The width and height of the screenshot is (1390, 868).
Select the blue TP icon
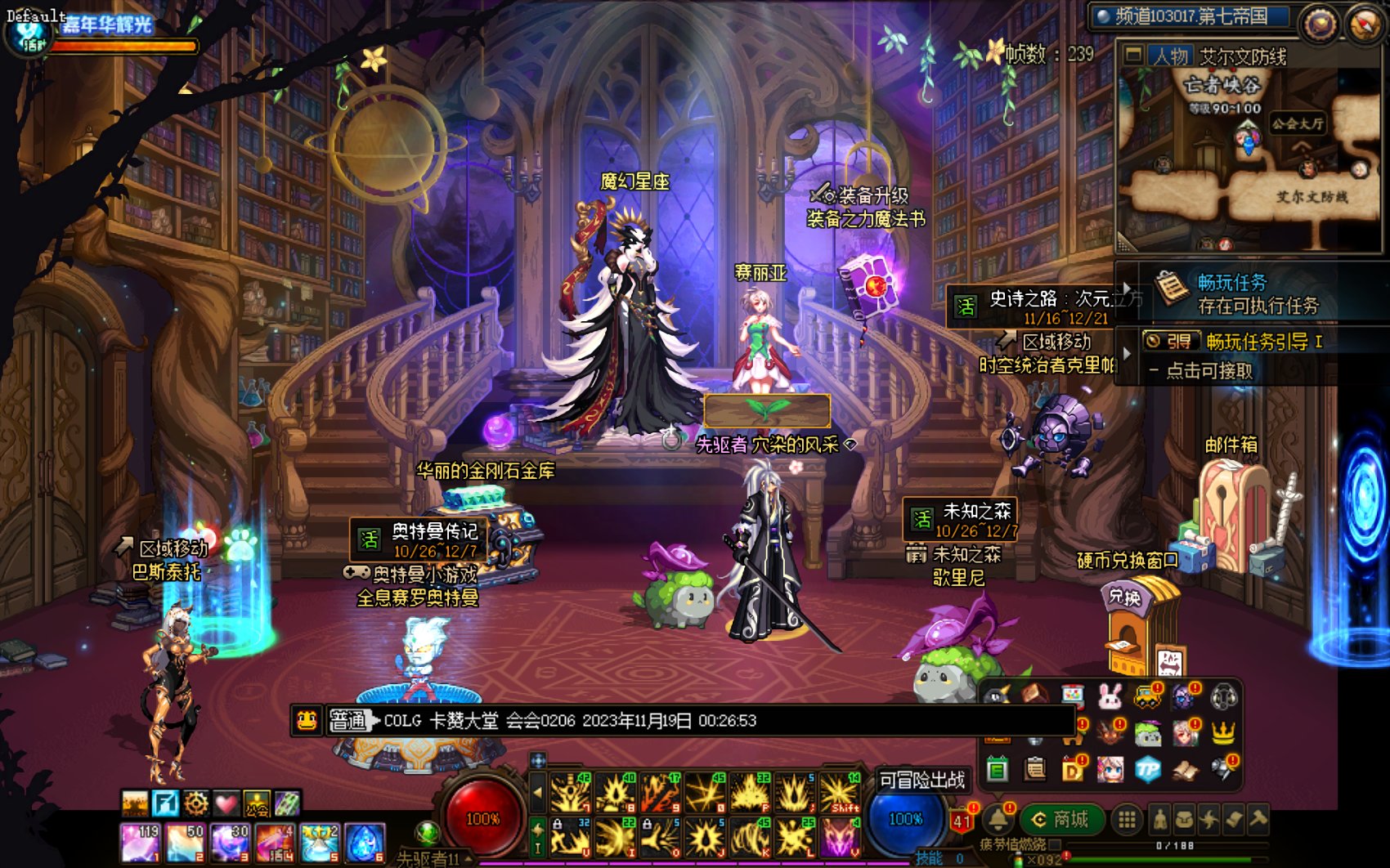point(1148,768)
